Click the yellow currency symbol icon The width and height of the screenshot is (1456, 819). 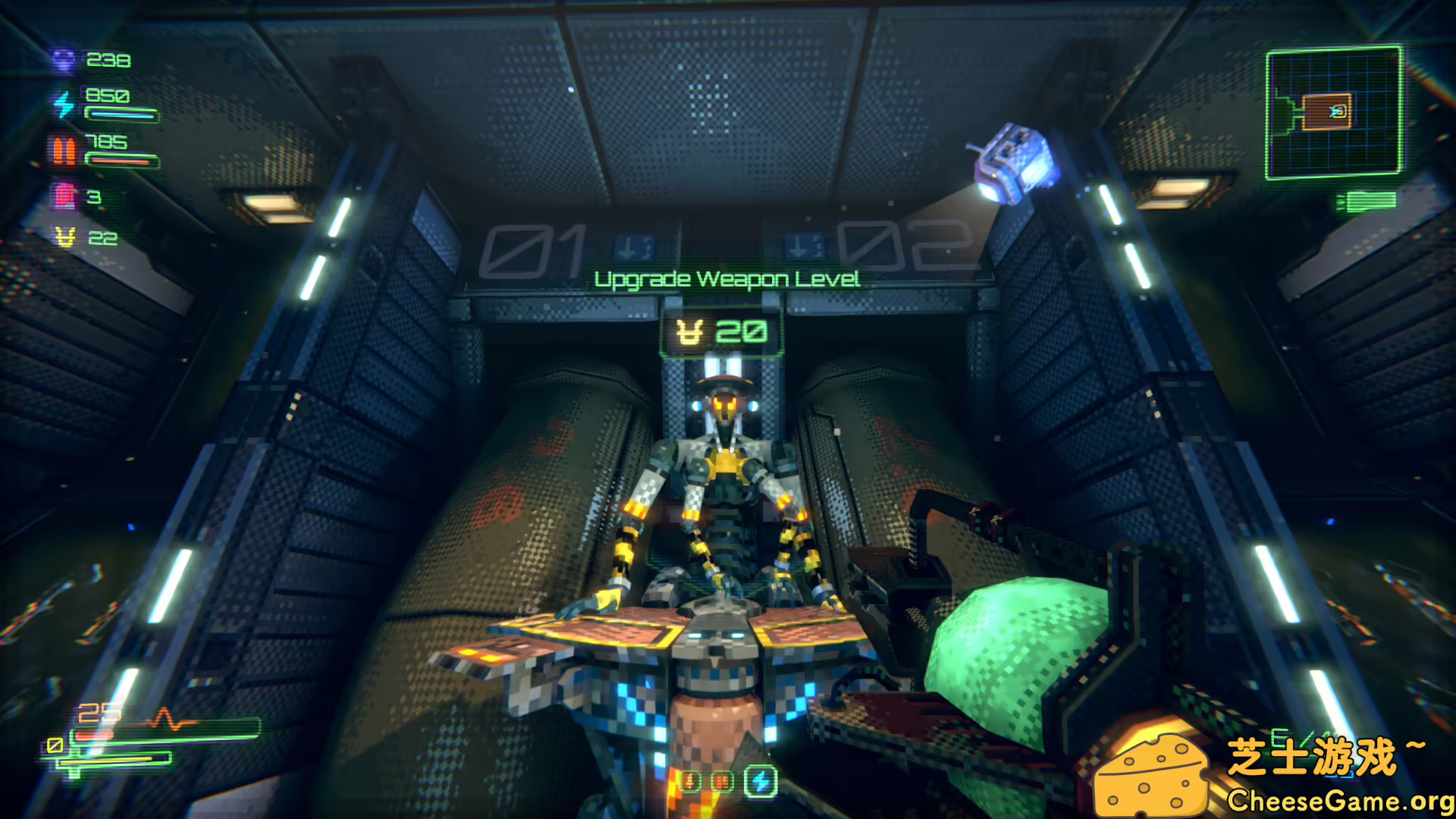point(66,238)
